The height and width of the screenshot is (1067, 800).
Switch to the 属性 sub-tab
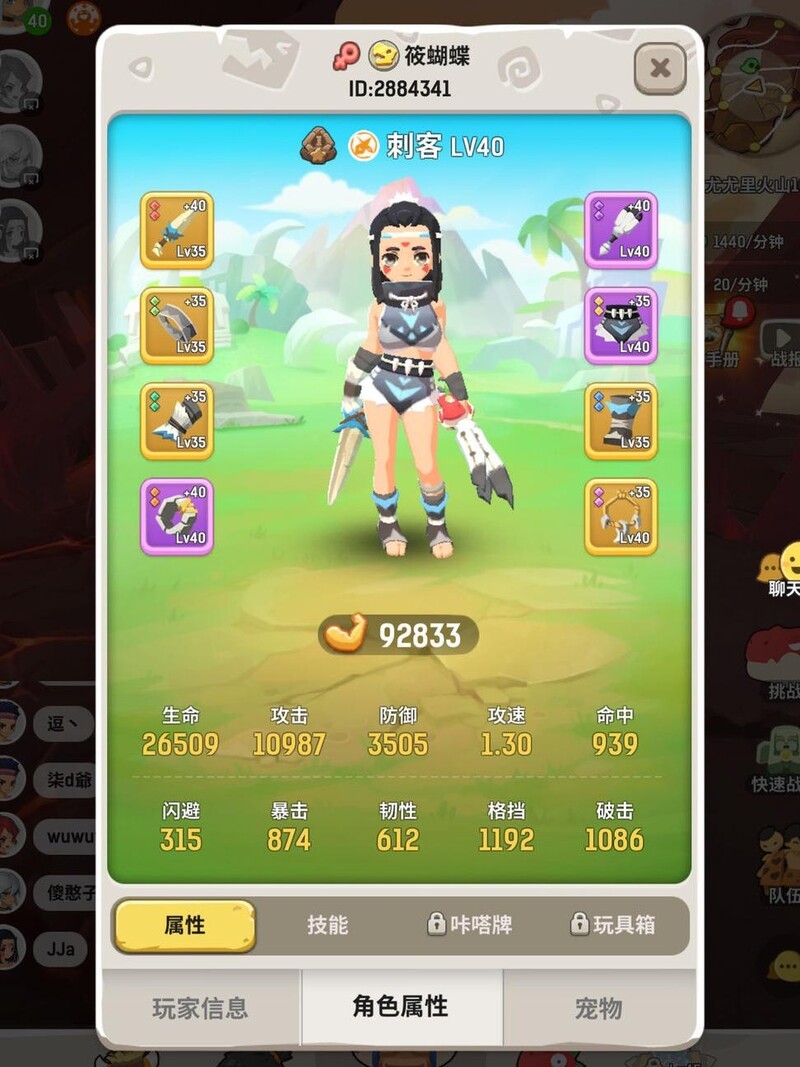[x=185, y=925]
